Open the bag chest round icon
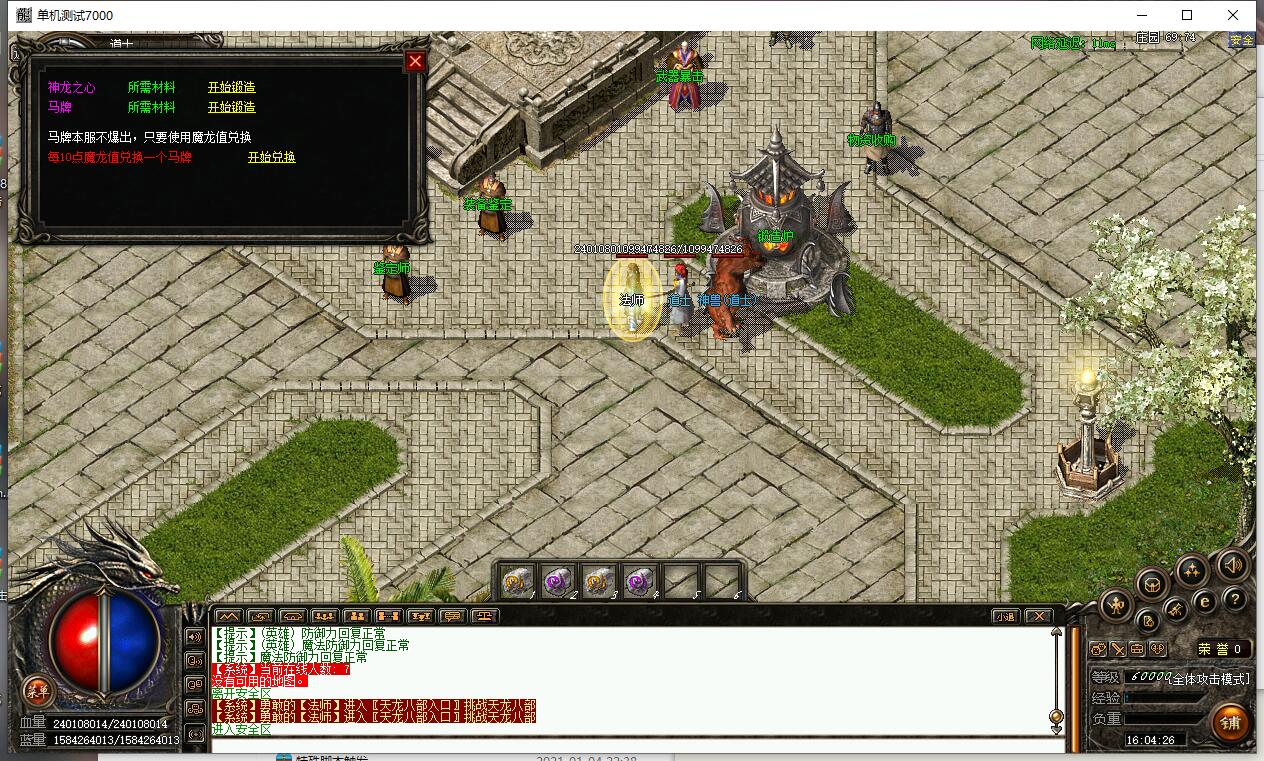 tap(1152, 583)
